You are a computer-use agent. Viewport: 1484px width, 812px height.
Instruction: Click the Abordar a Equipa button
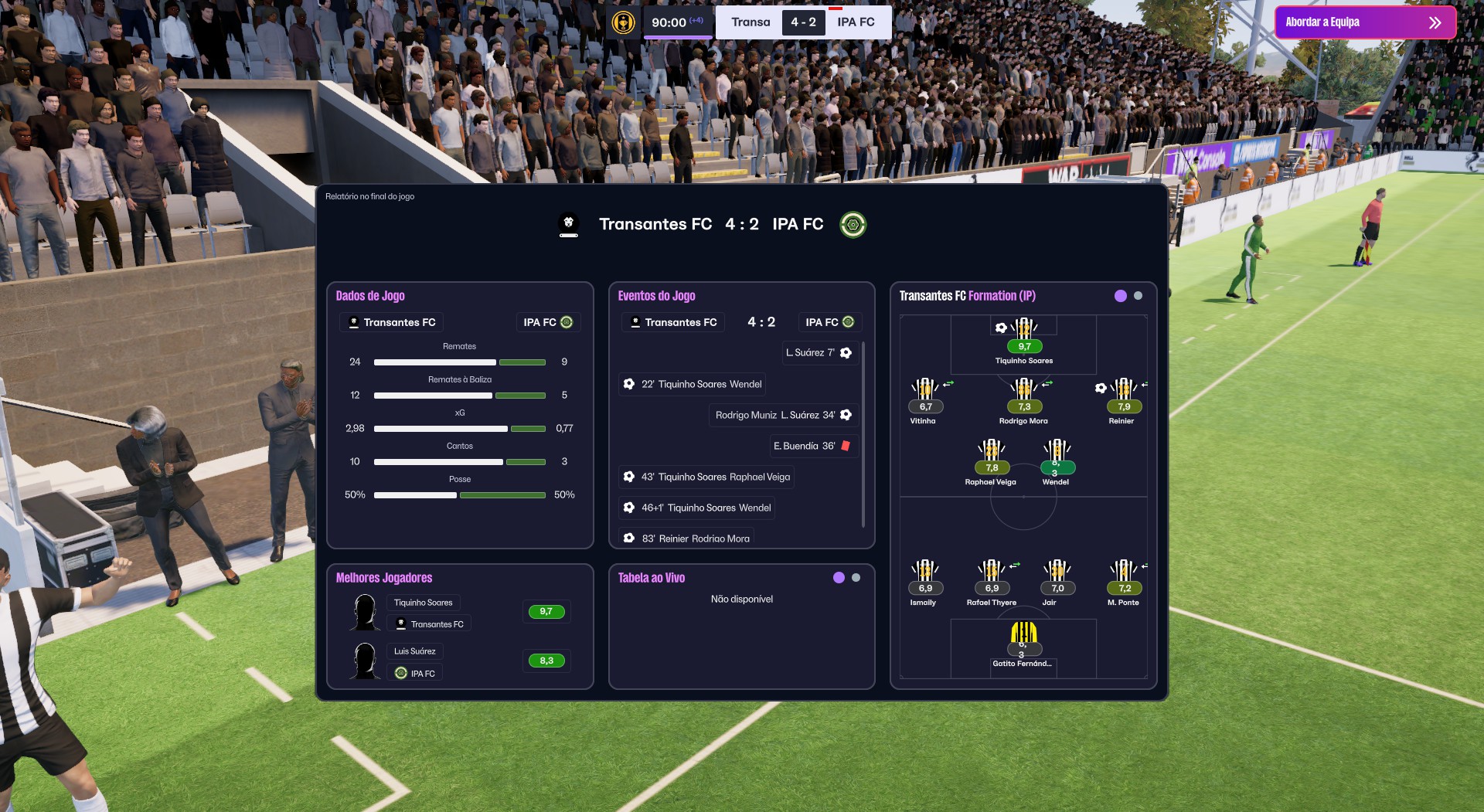coord(1364,22)
